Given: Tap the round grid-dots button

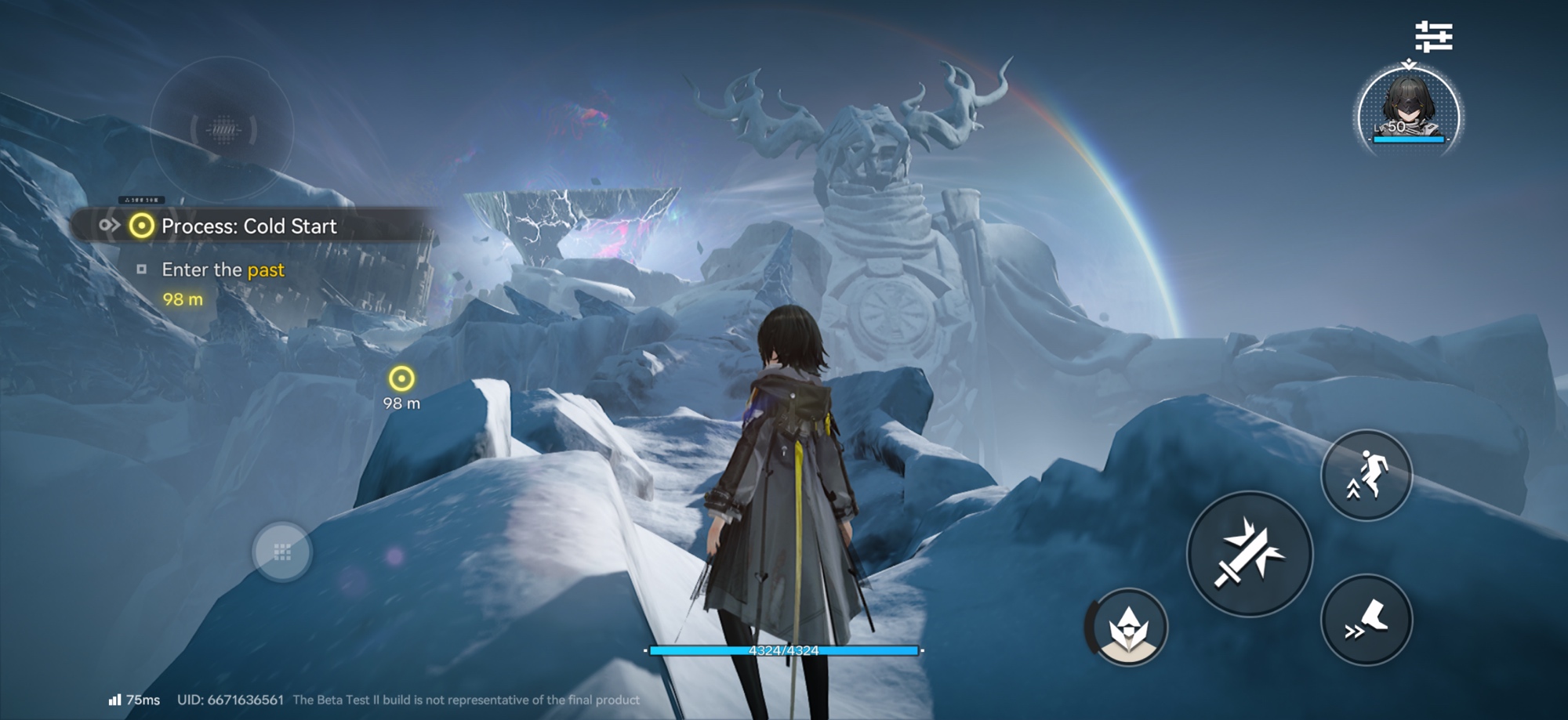Looking at the screenshot, I should point(282,552).
